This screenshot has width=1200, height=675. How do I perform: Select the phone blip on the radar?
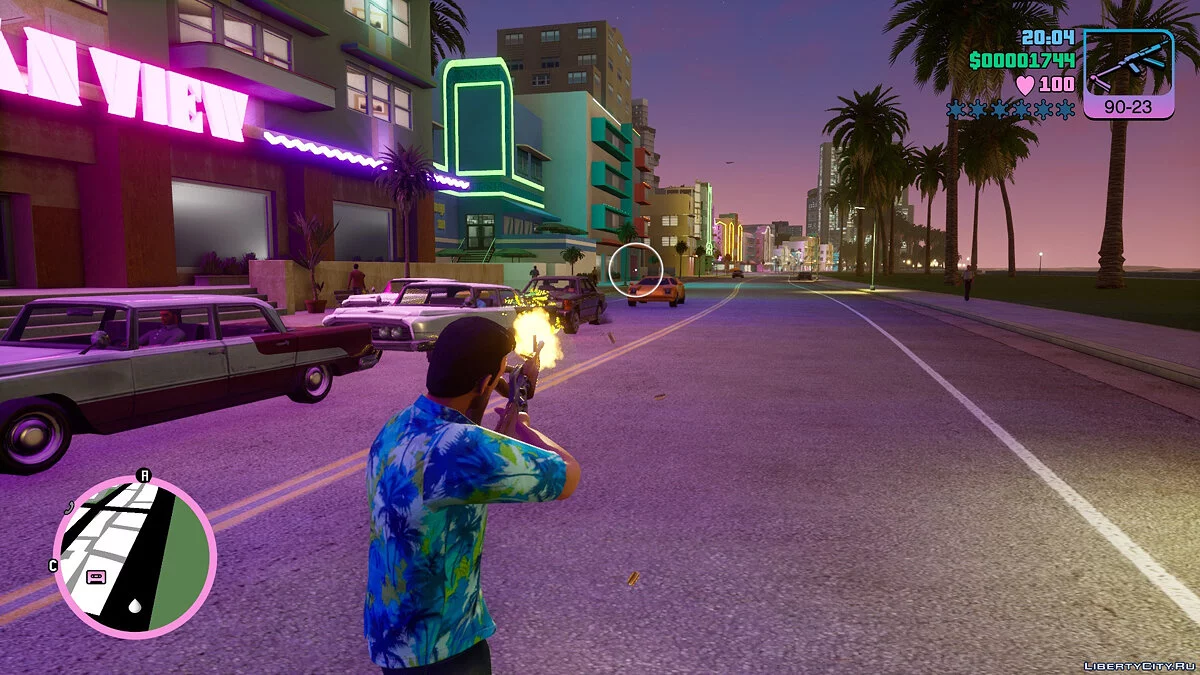[x=69, y=507]
